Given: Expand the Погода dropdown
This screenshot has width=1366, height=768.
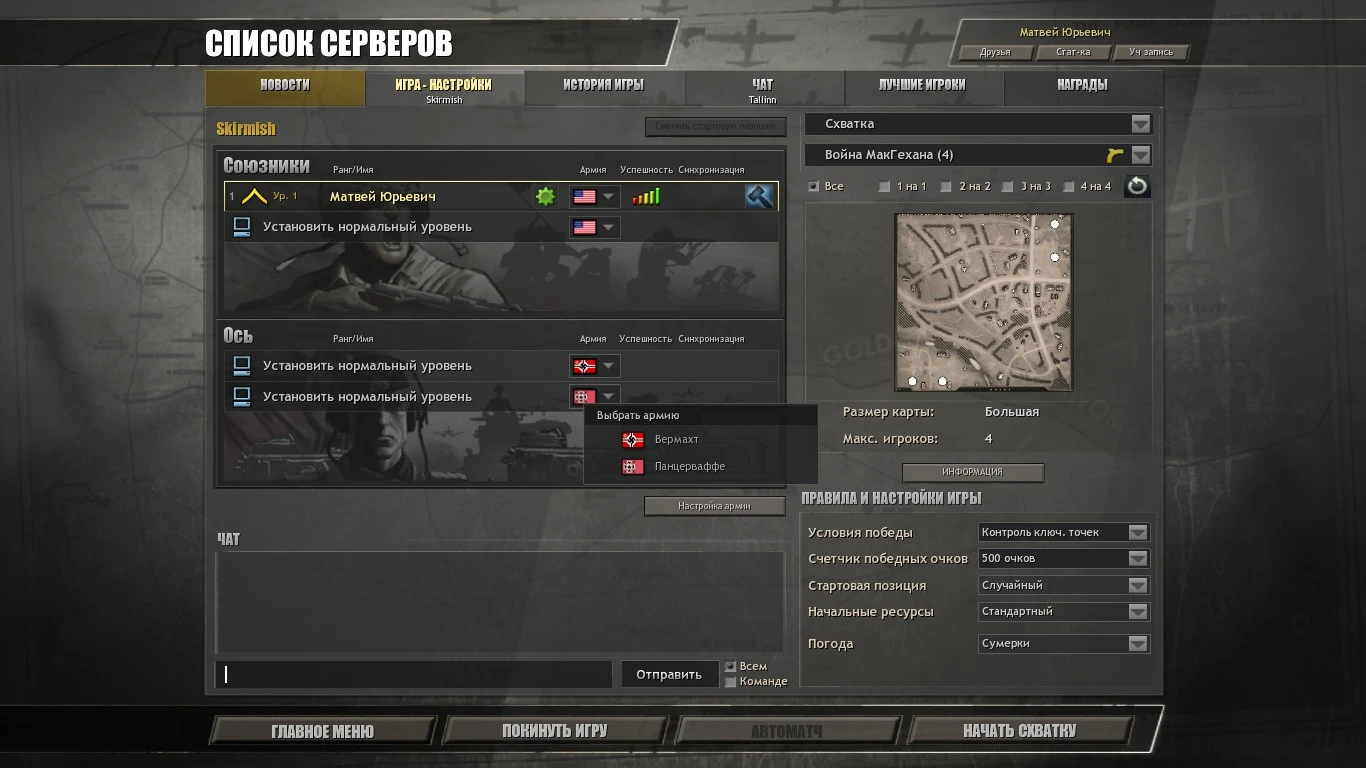Looking at the screenshot, I should (x=1063, y=643).
